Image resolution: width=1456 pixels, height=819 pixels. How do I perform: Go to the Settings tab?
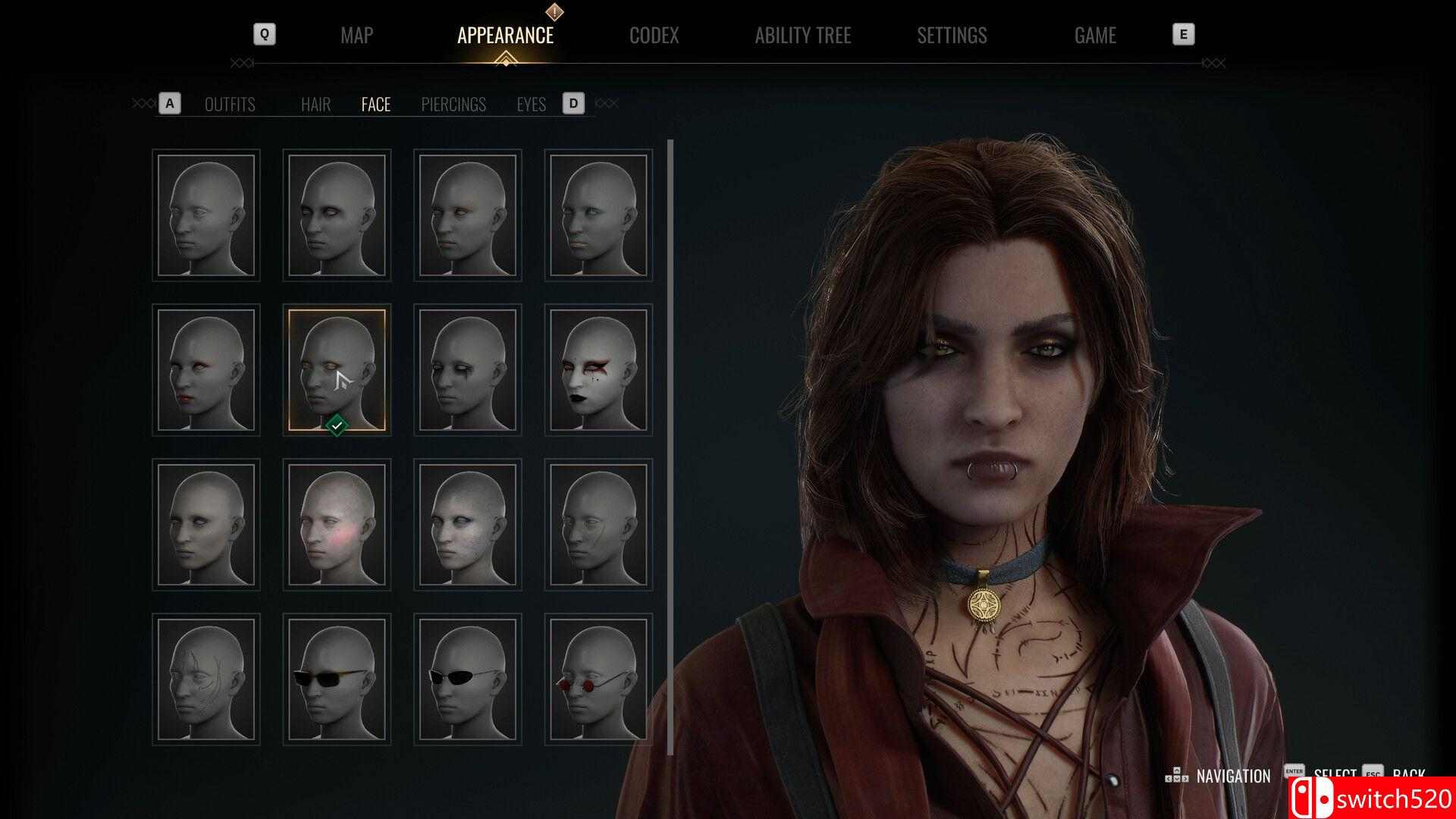click(x=952, y=36)
